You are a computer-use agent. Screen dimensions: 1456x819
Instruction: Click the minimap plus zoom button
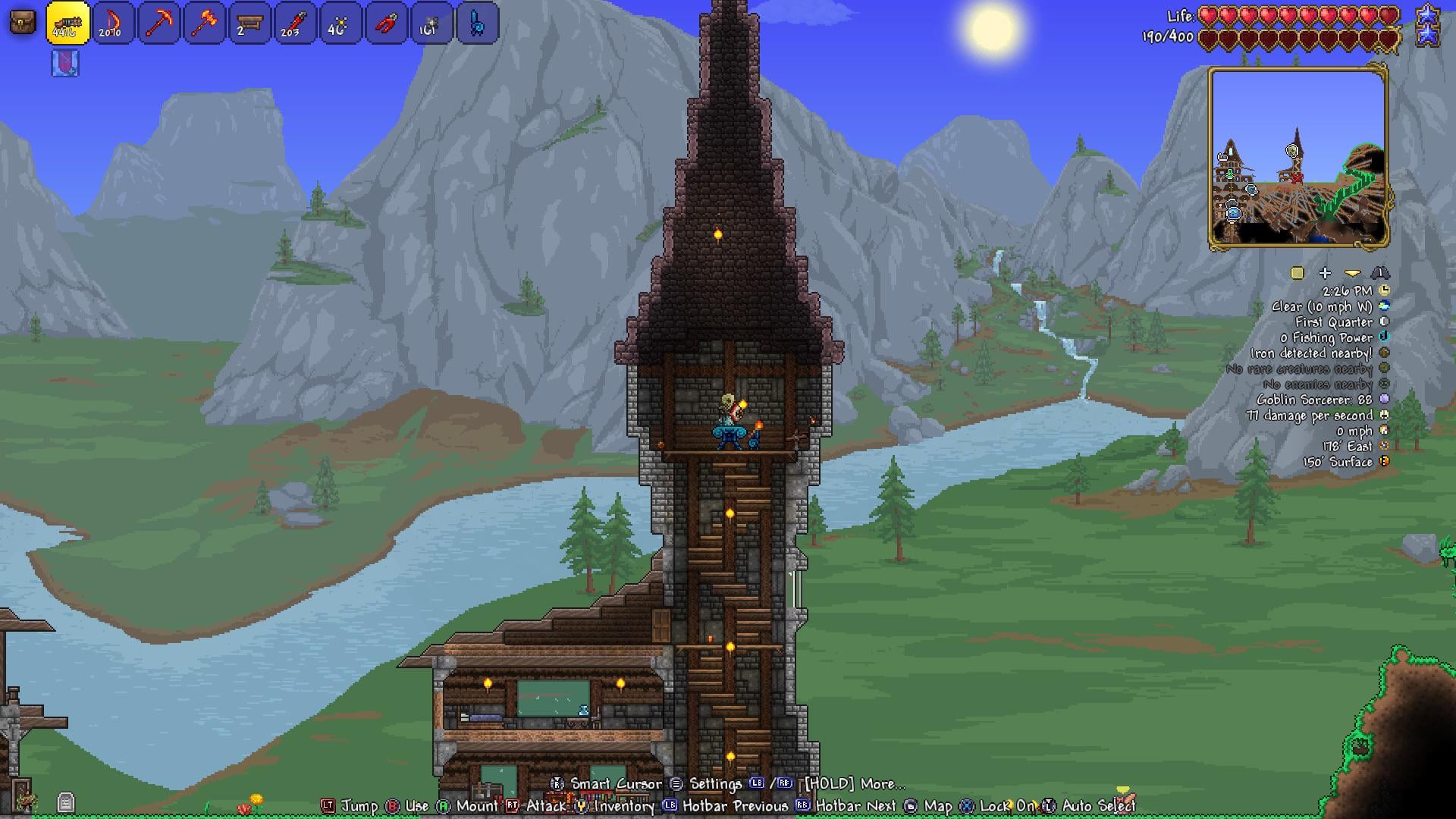(x=1325, y=273)
